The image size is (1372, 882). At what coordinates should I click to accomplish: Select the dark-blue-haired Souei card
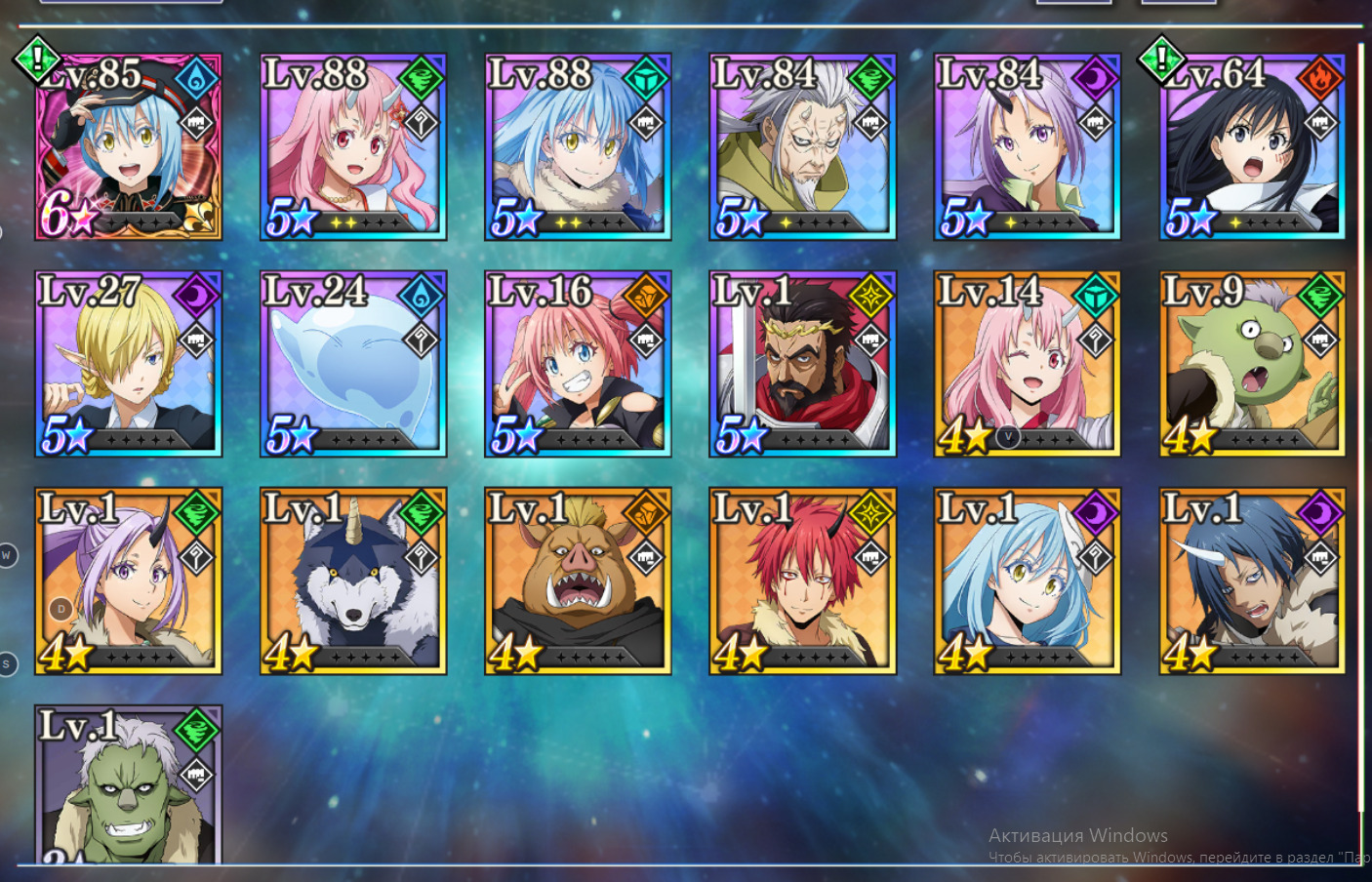[1252, 581]
